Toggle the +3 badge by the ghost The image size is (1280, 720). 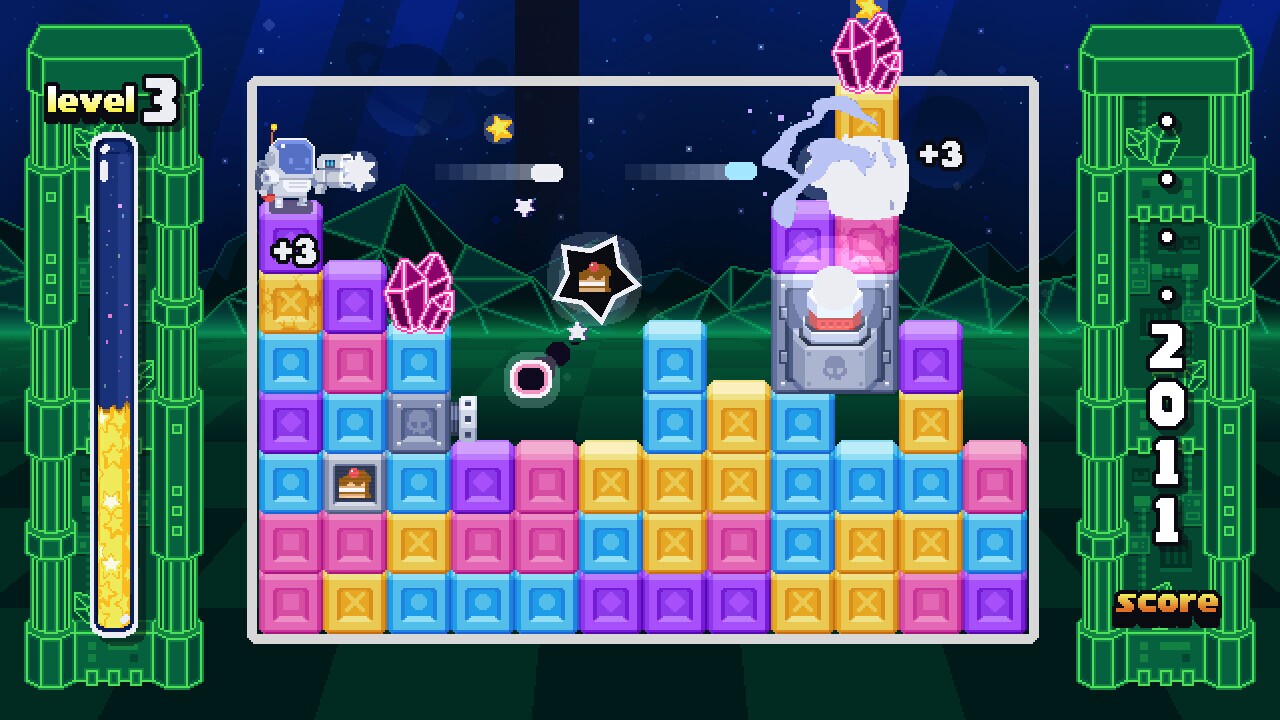click(x=941, y=155)
